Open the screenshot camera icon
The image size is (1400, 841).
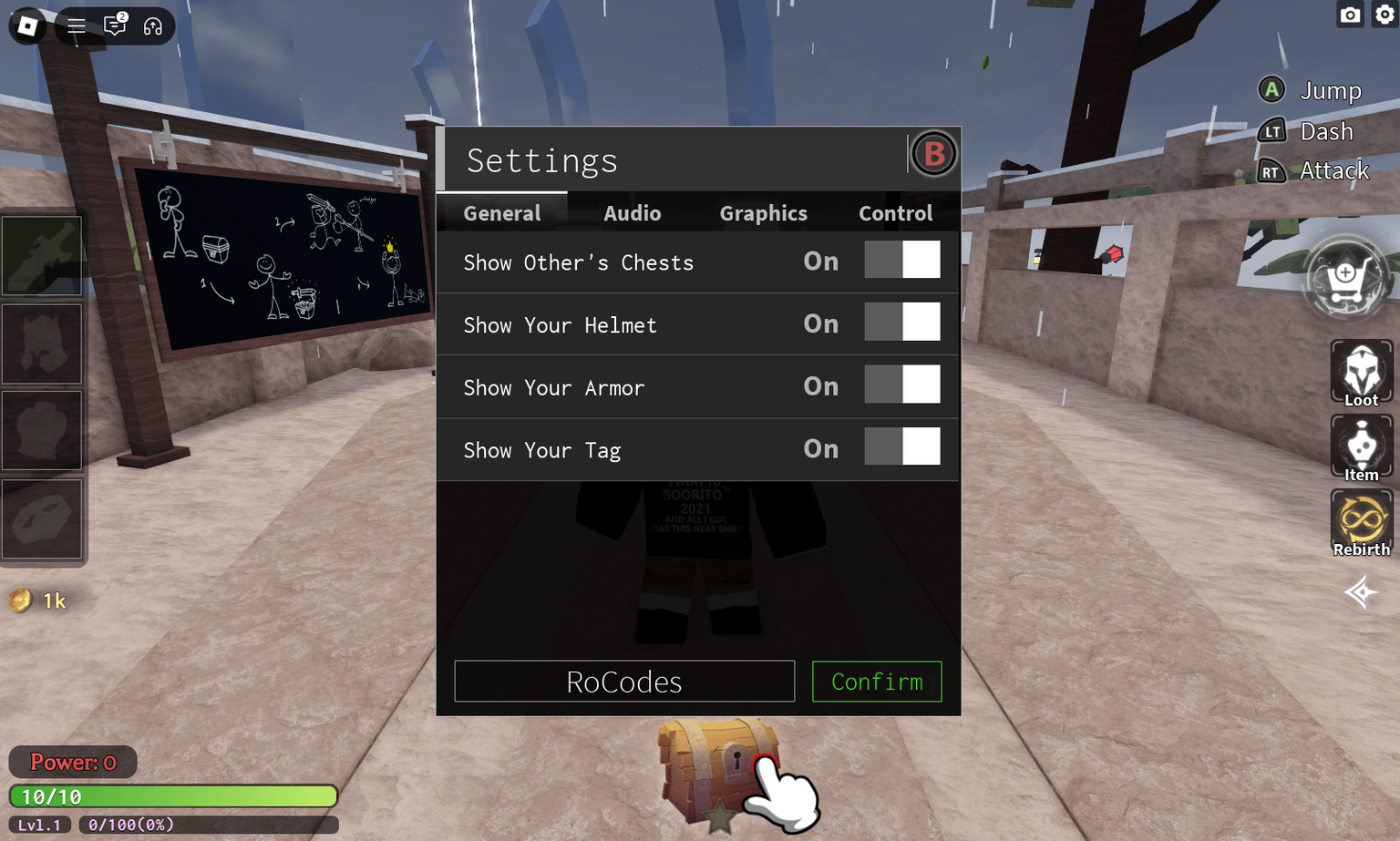(x=1350, y=15)
